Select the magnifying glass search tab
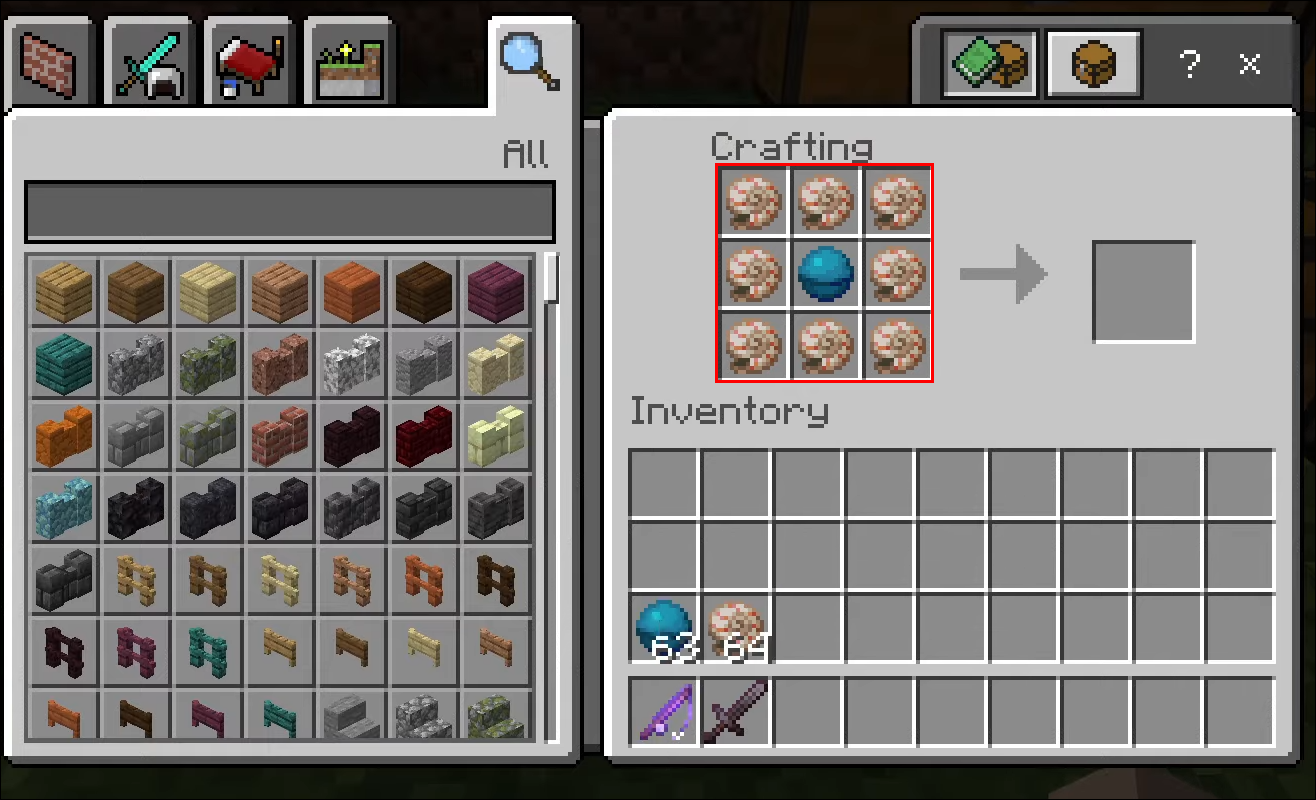 click(x=528, y=60)
